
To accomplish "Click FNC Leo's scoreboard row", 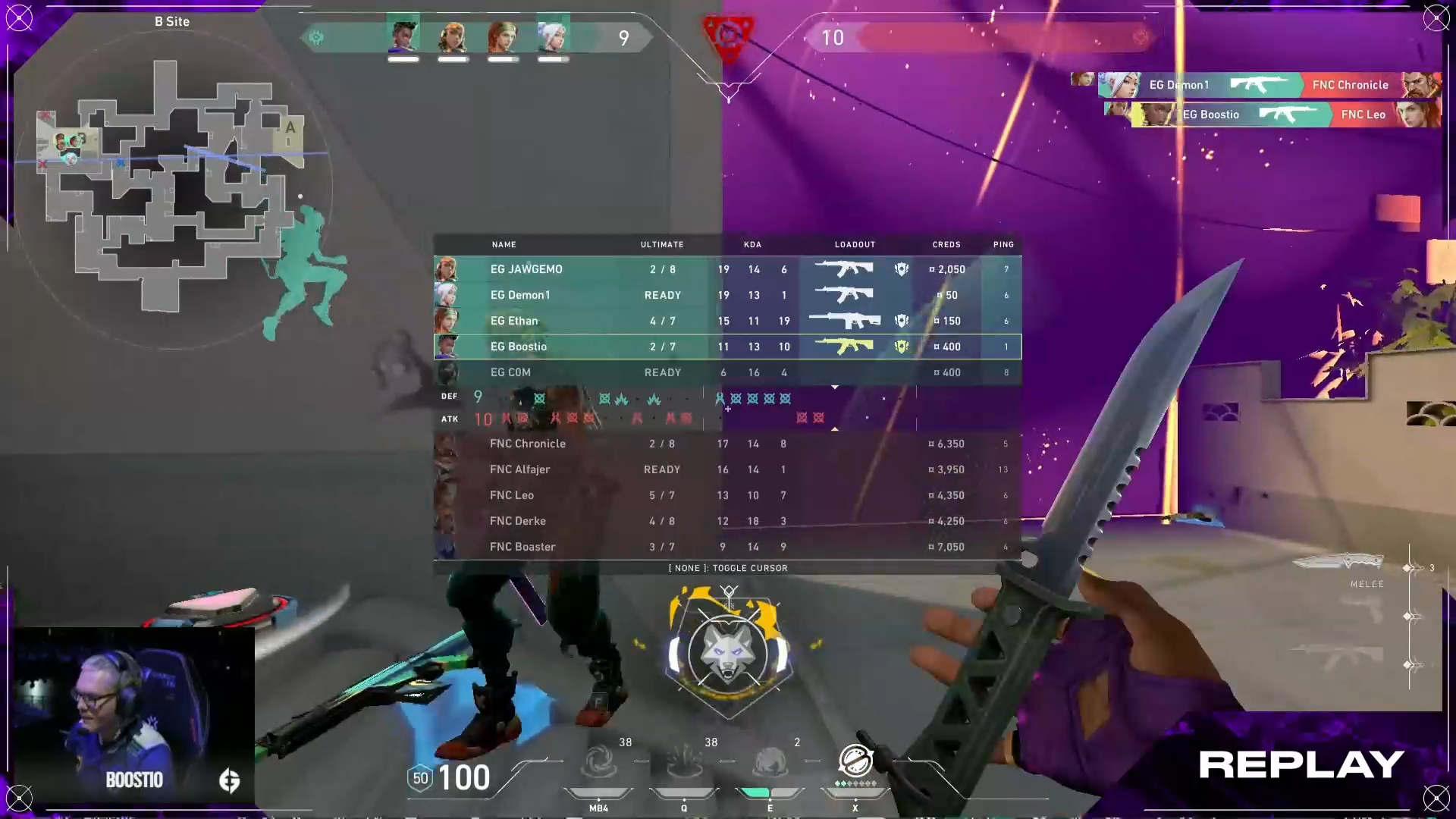I will 726,495.
